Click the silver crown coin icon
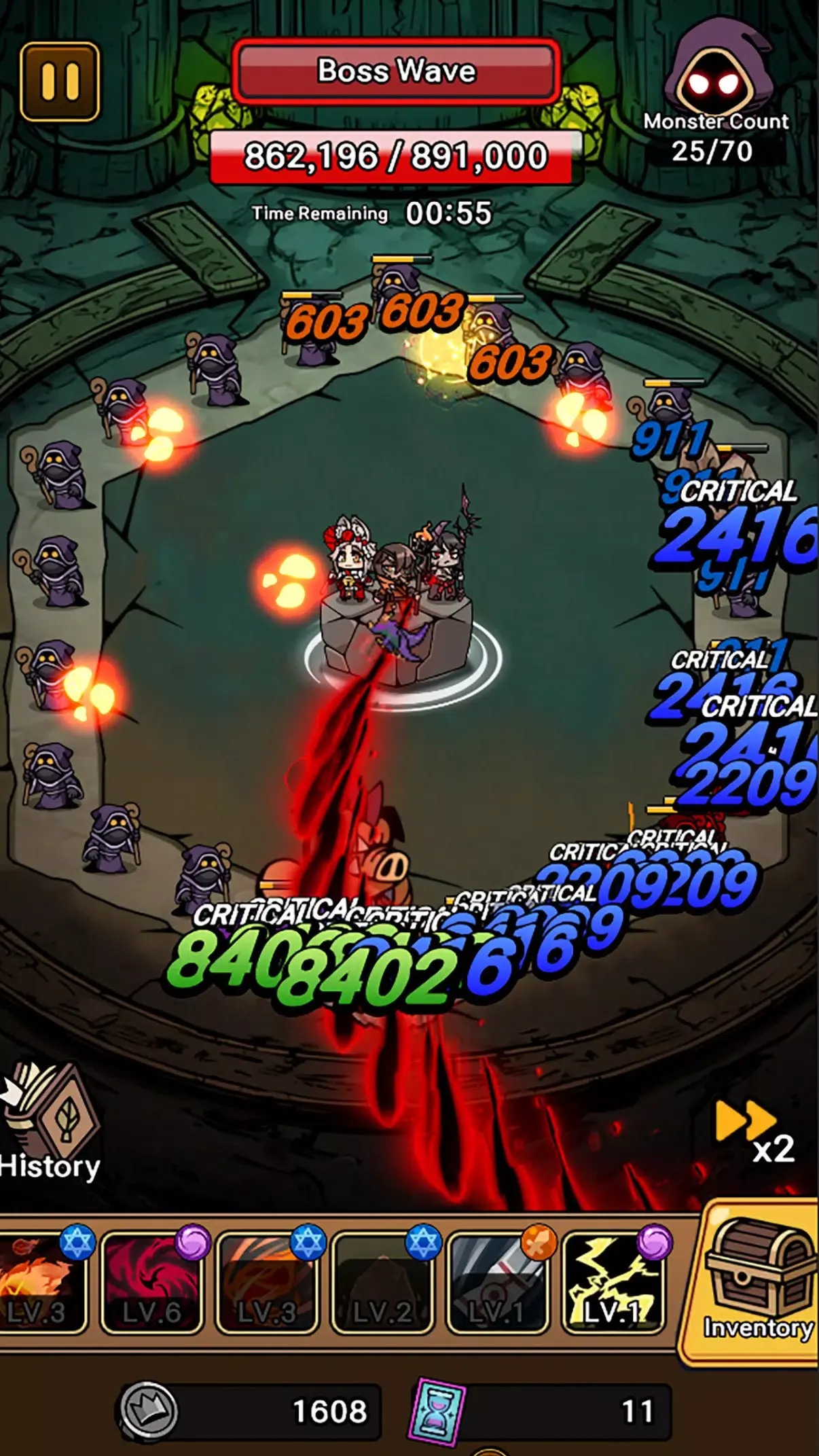 149,1410
